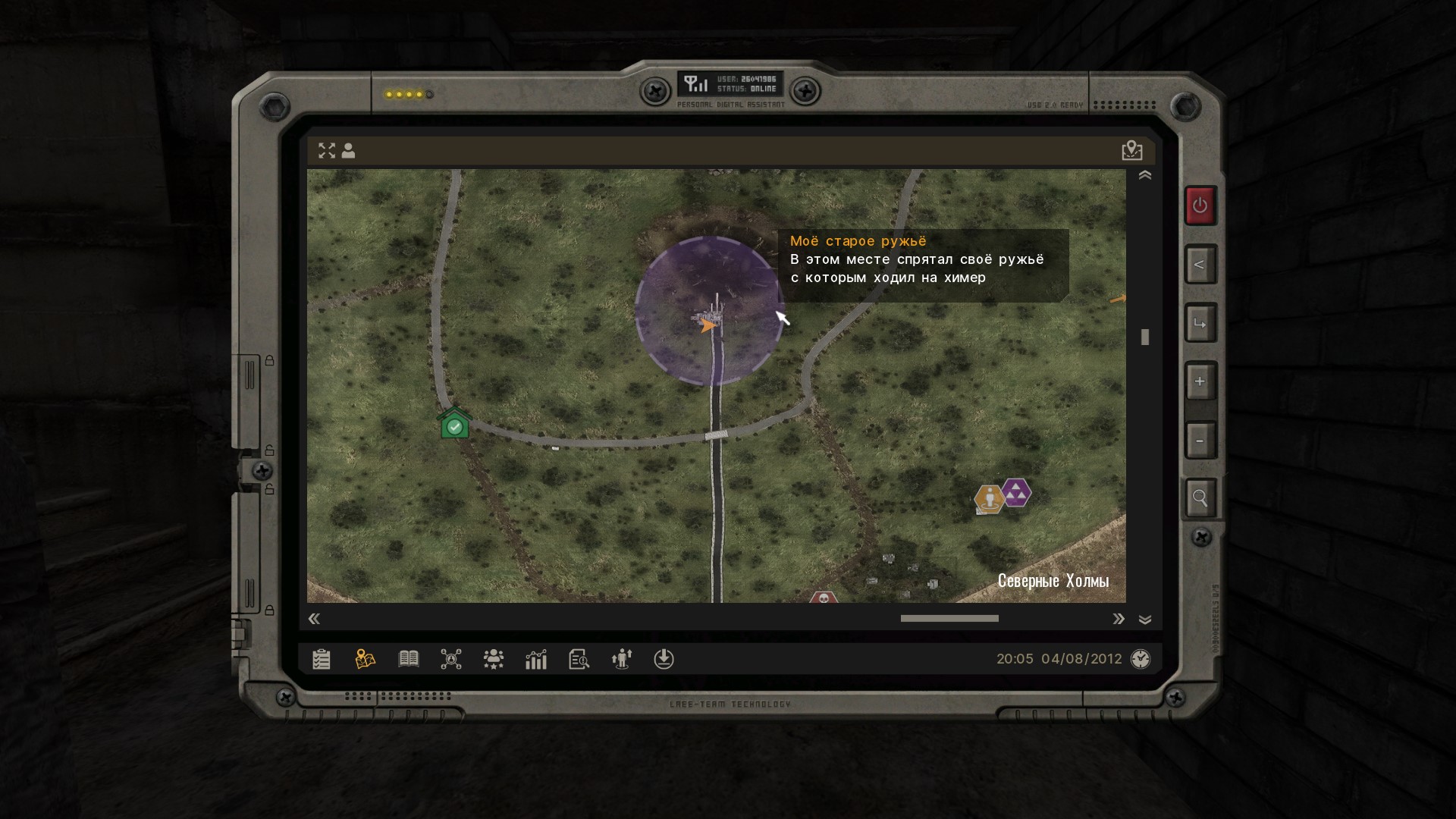Open the statistics bar chart tab
This screenshot has width=1456, height=819.
(536, 659)
